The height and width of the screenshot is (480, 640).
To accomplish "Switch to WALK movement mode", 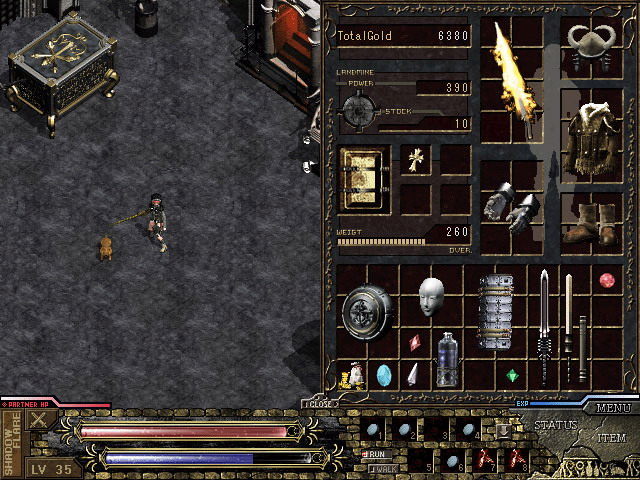I will (381, 467).
